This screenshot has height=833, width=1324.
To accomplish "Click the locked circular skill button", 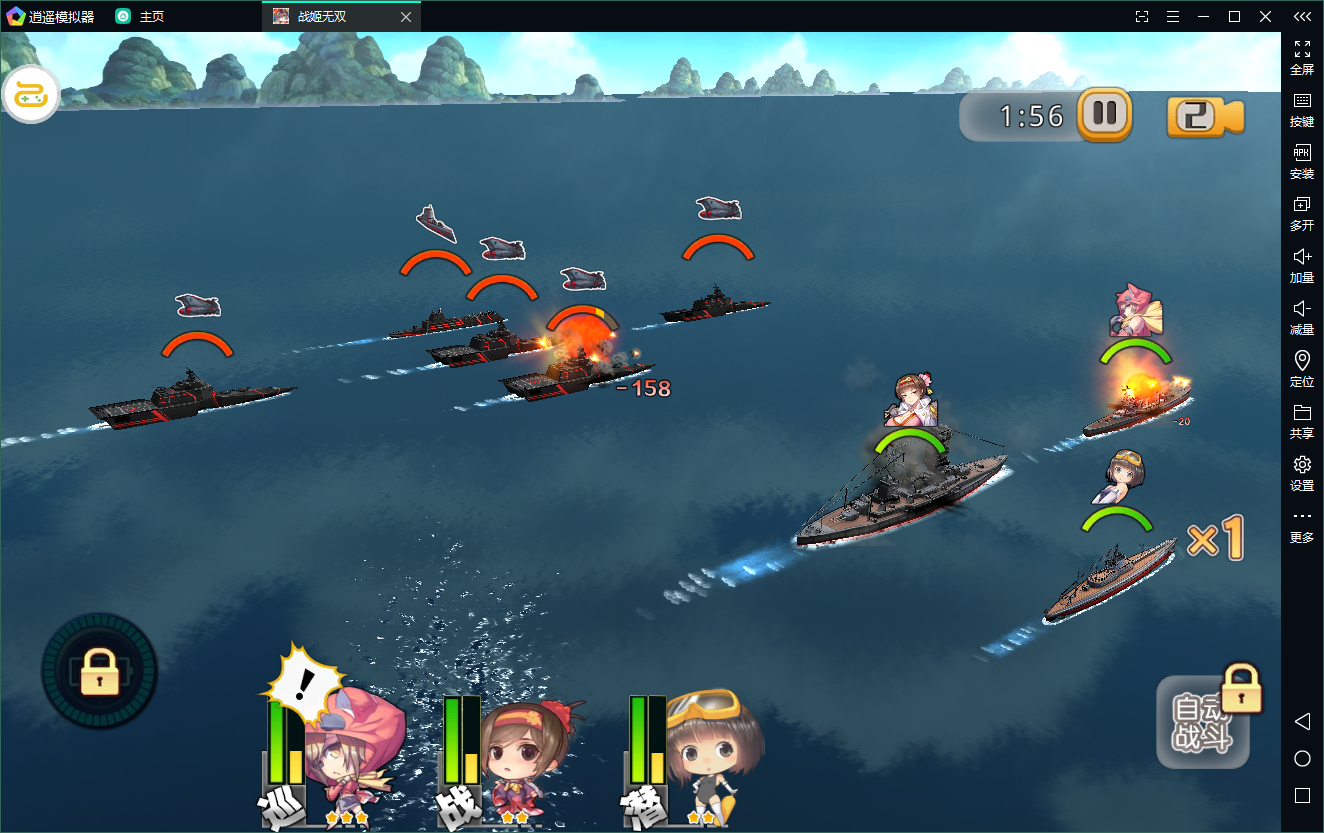I will pos(99,671).
